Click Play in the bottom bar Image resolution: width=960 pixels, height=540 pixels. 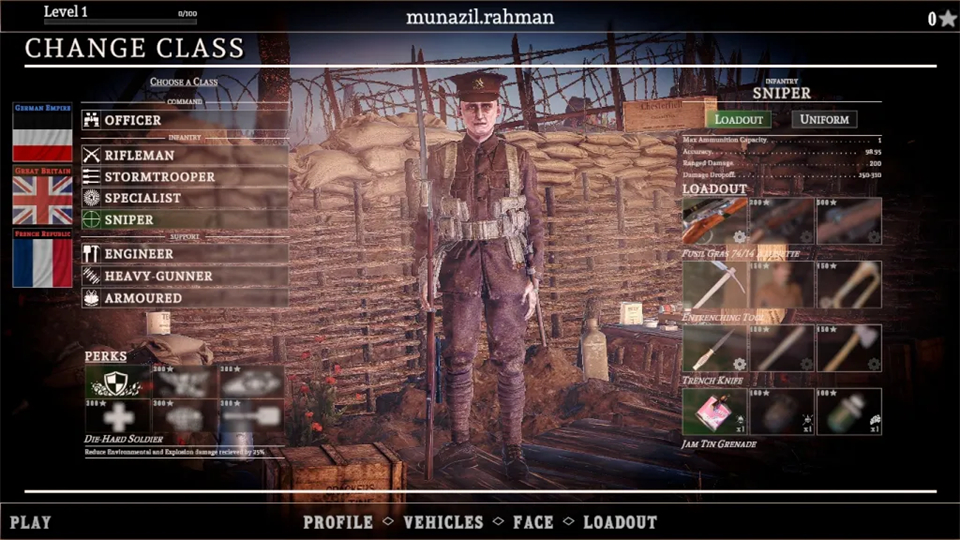pos(31,522)
